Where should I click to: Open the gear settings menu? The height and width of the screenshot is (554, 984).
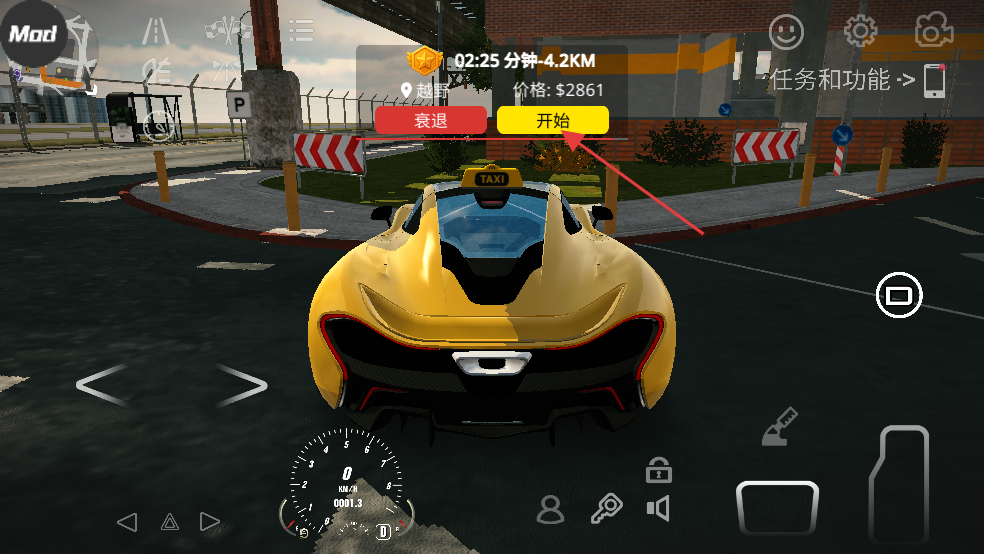(x=860, y=32)
